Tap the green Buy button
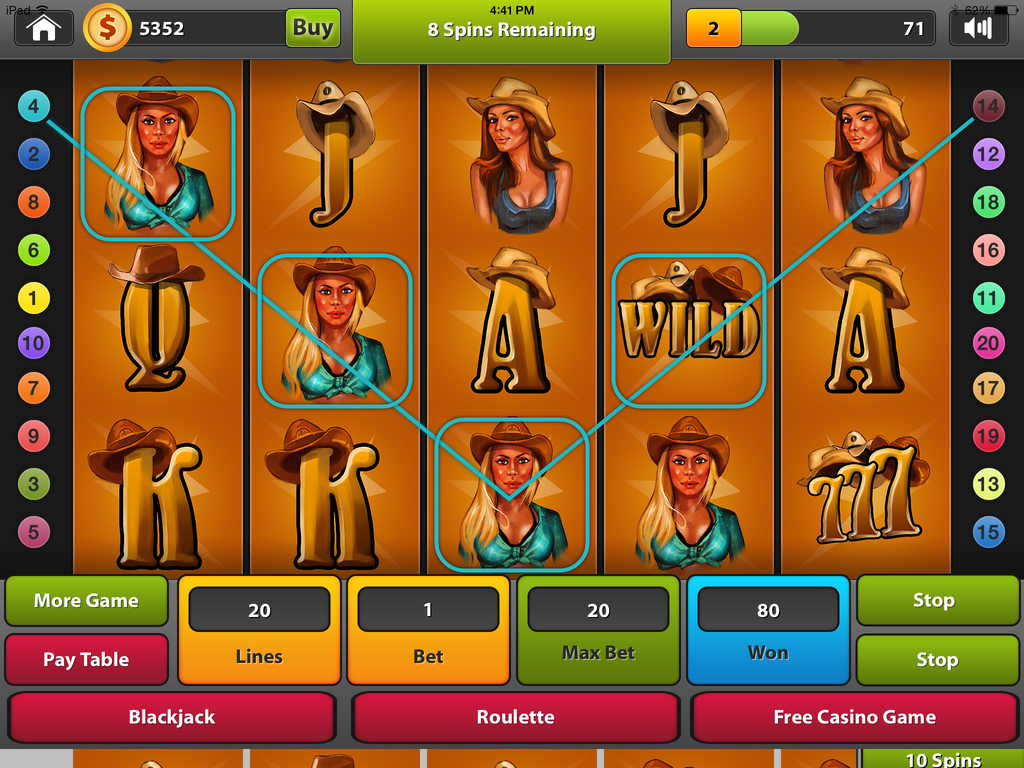Viewport: 1024px width, 768px height. tap(313, 28)
